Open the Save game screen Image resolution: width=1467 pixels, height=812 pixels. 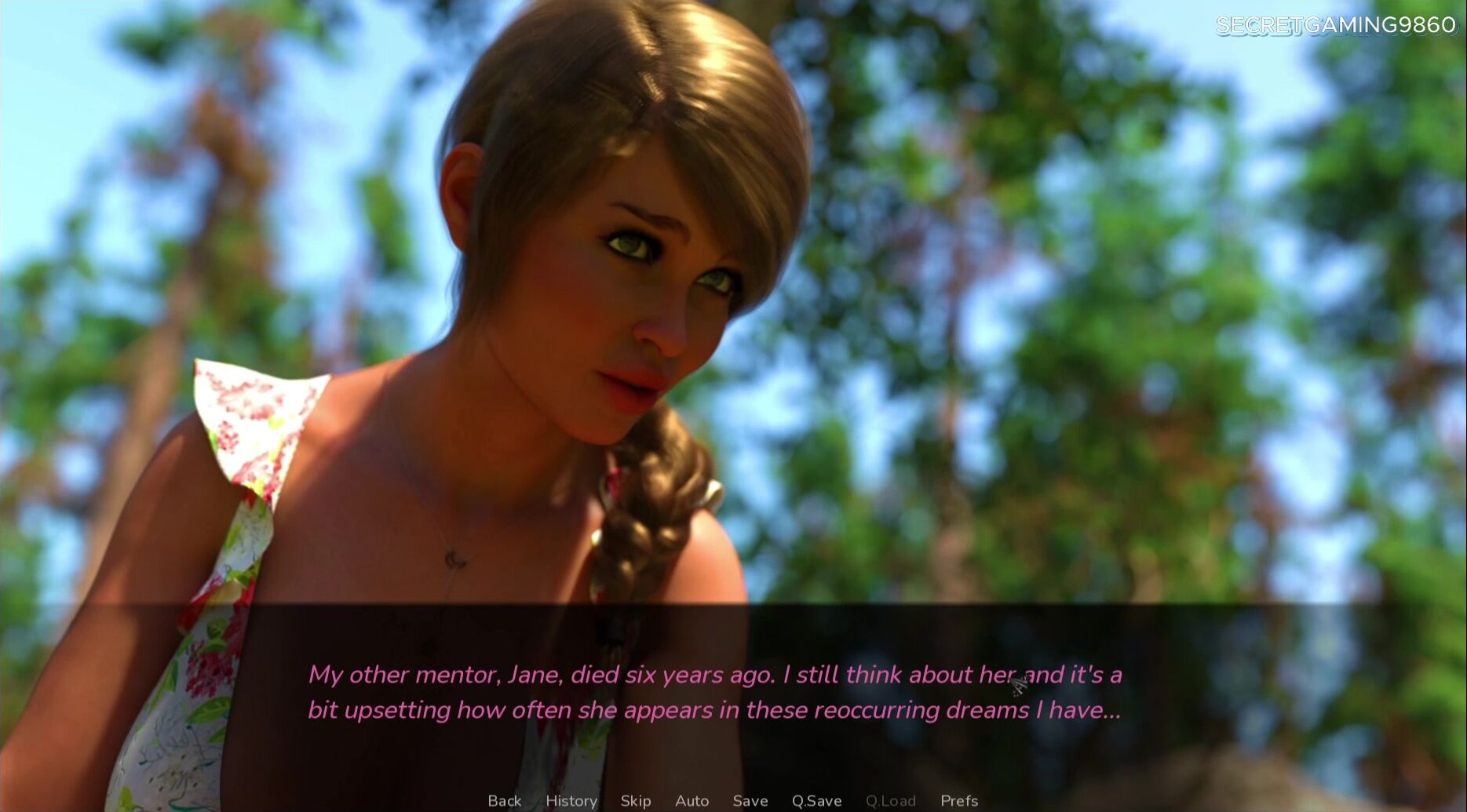coord(750,800)
